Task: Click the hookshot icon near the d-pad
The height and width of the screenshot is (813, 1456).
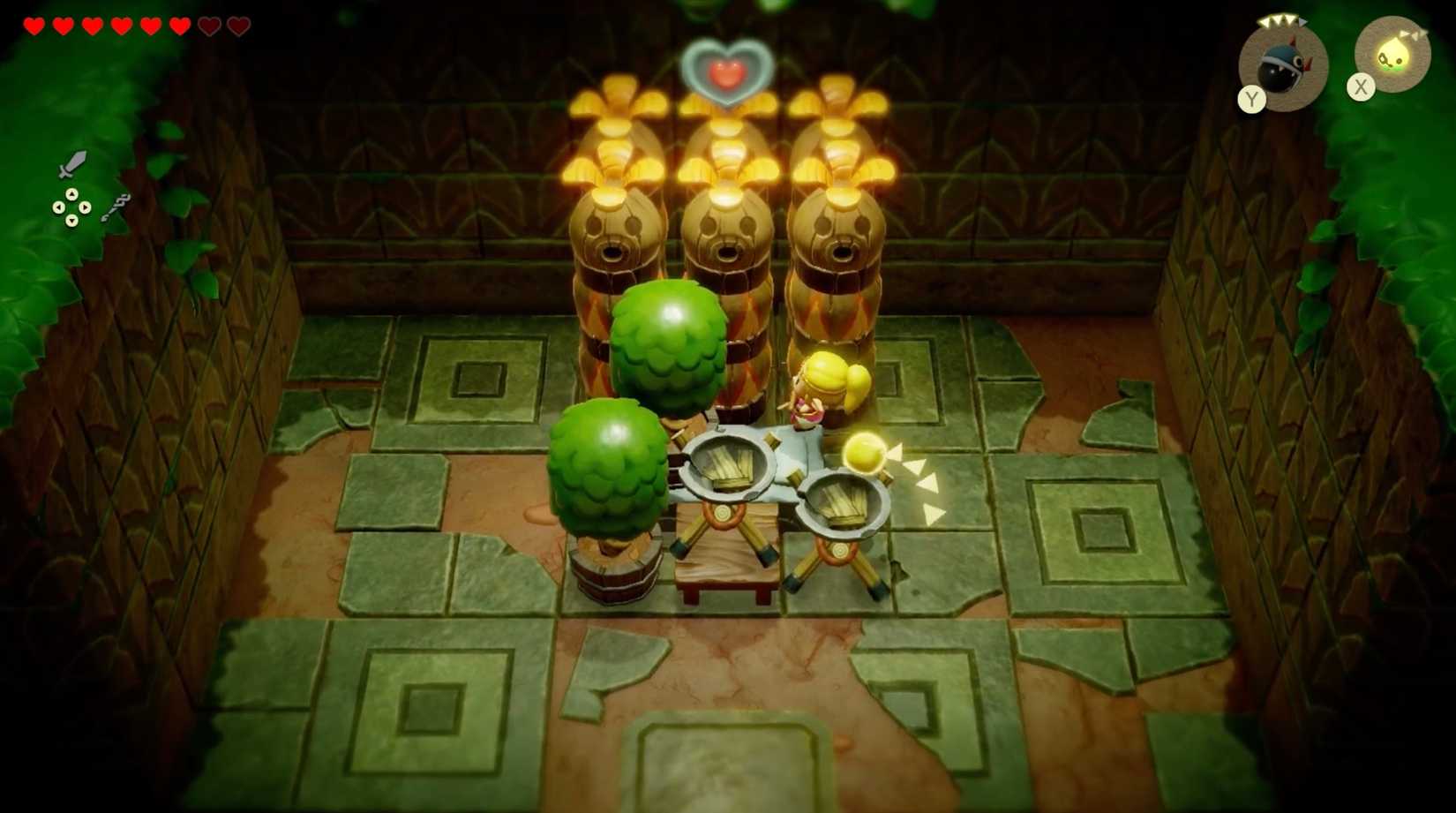Action: (x=117, y=207)
